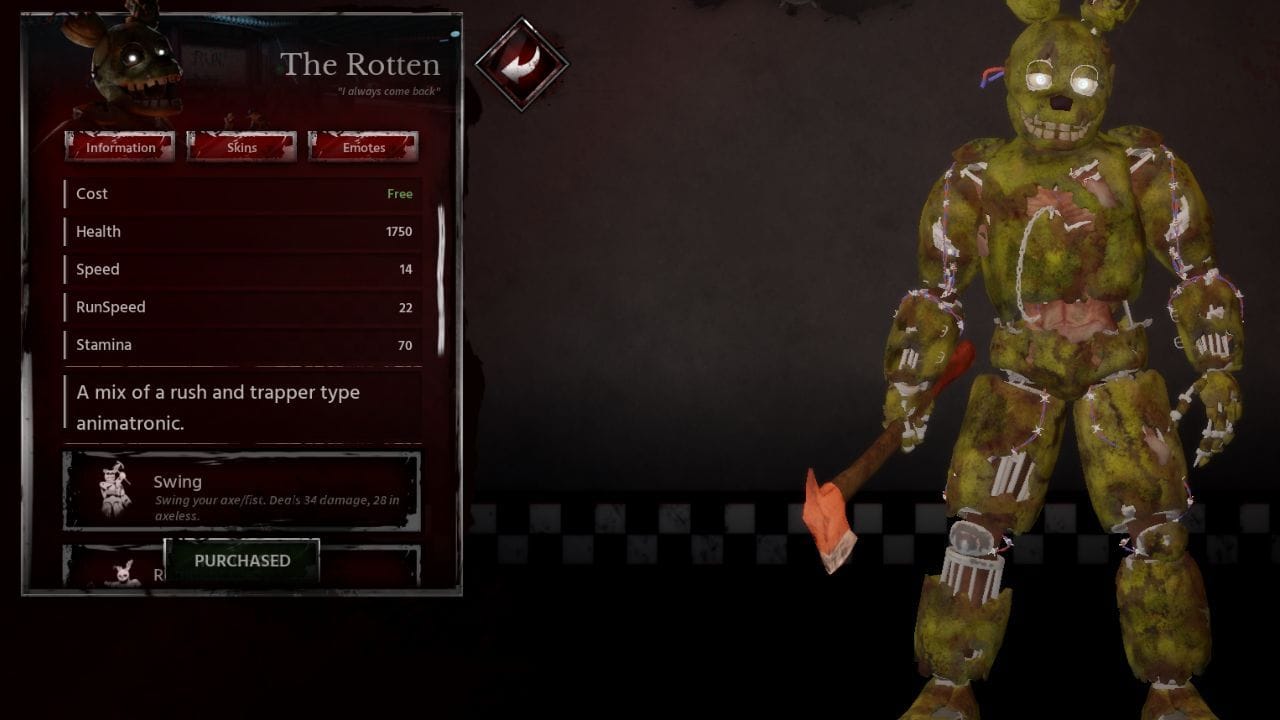
Task: Switch to the Skins tab
Action: 240,147
